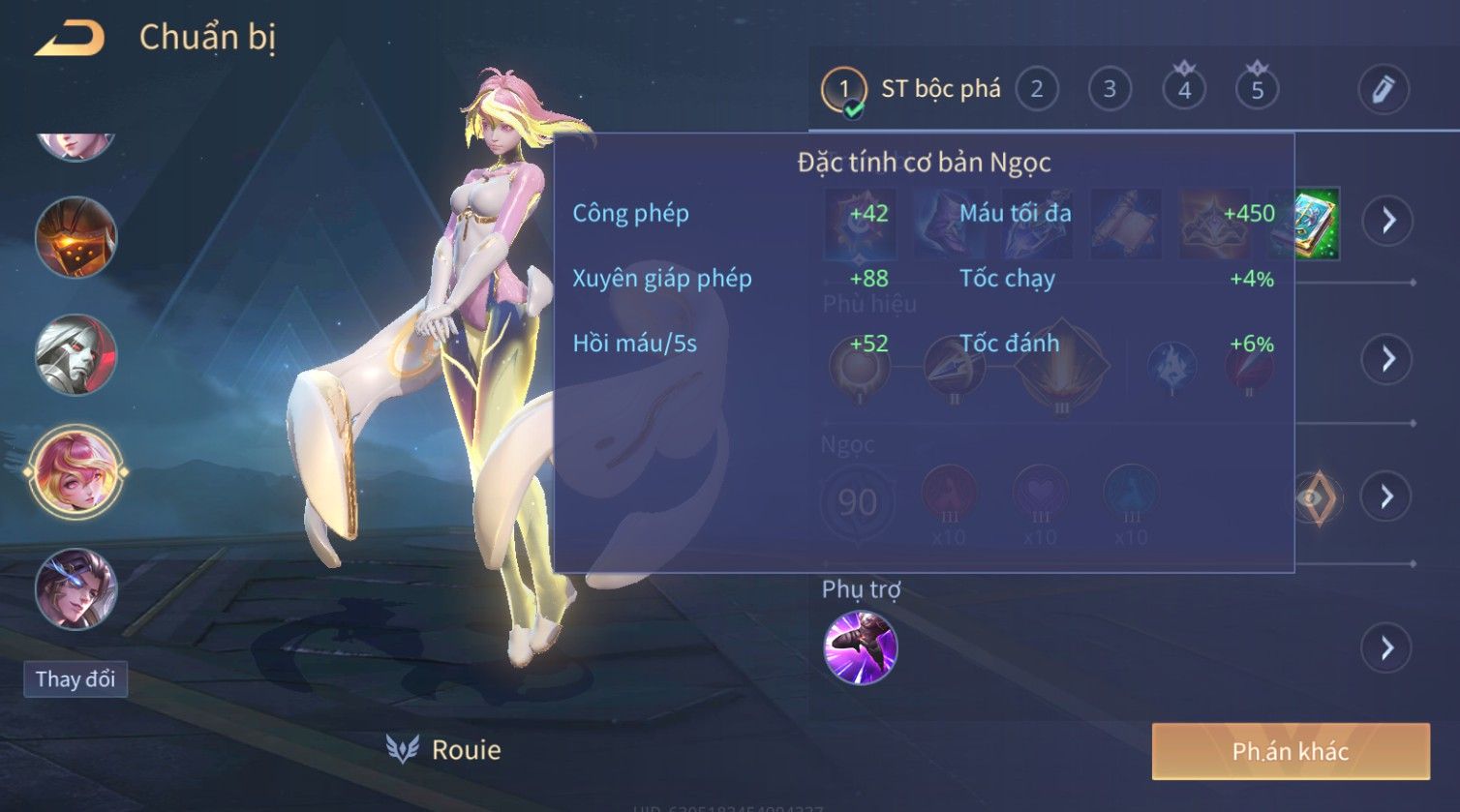Choose the red armored hero portrait
Image resolution: width=1460 pixels, height=812 pixels.
(x=76, y=237)
